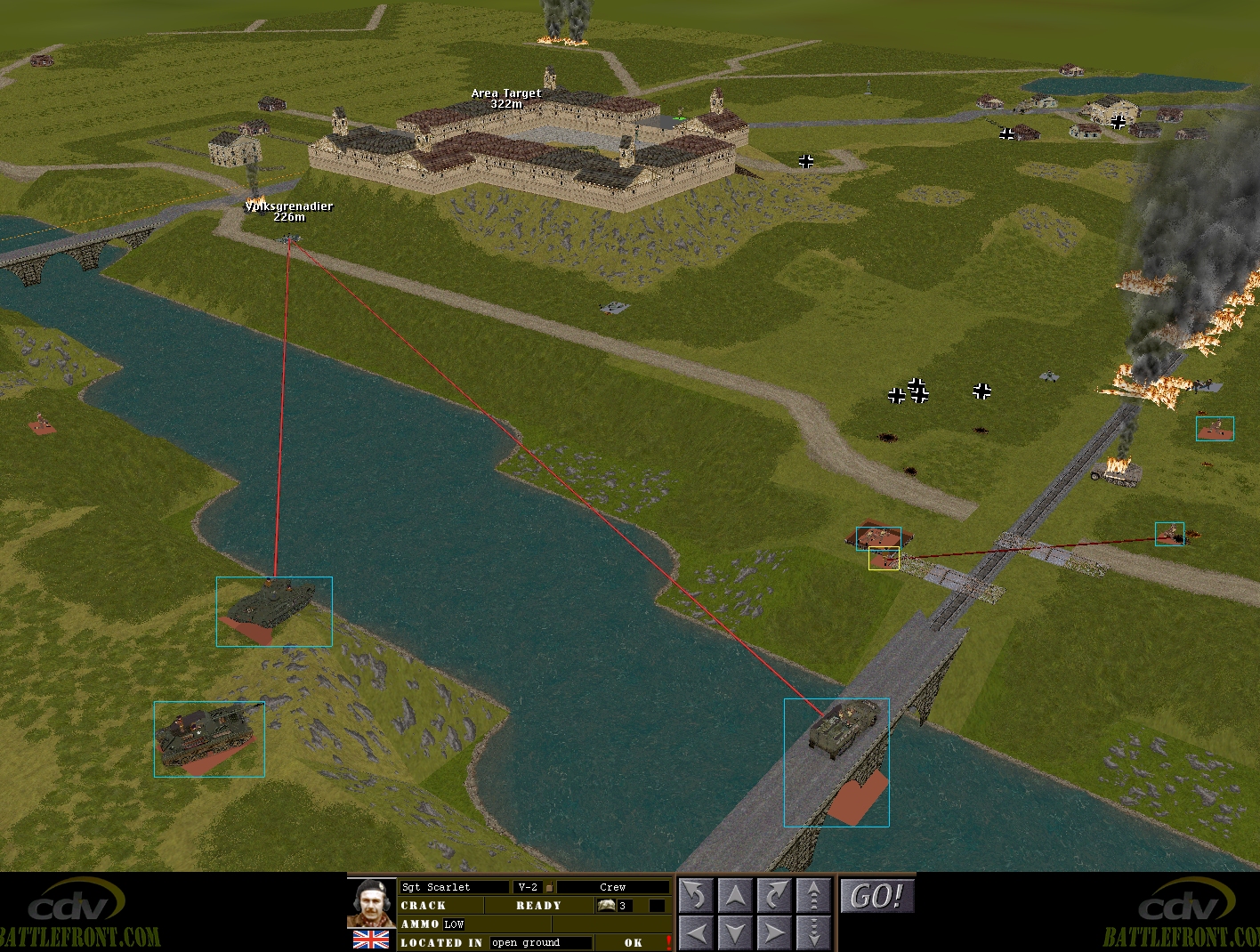Lower the camera with the dashed down arrow
The height and width of the screenshot is (952, 1260).
tap(812, 932)
